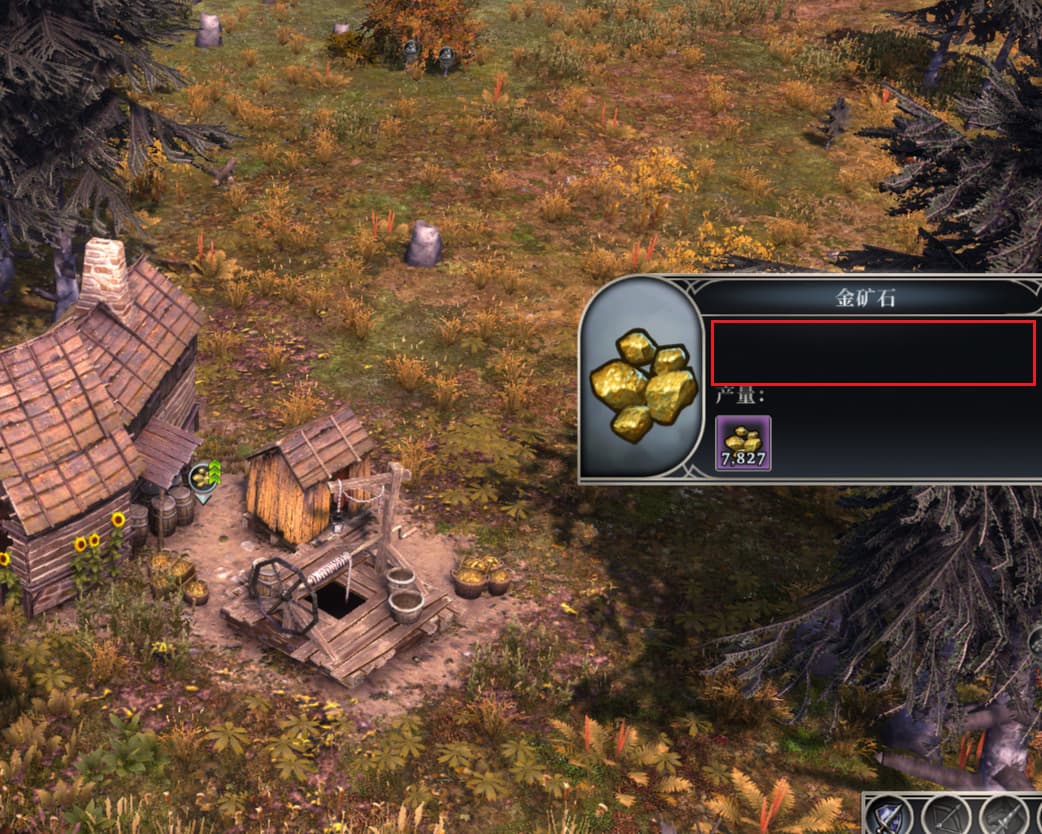This screenshot has width=1042, height=834.
Task: Click the gold ore yield icon showing 7.827
Action: click(743, 443)
